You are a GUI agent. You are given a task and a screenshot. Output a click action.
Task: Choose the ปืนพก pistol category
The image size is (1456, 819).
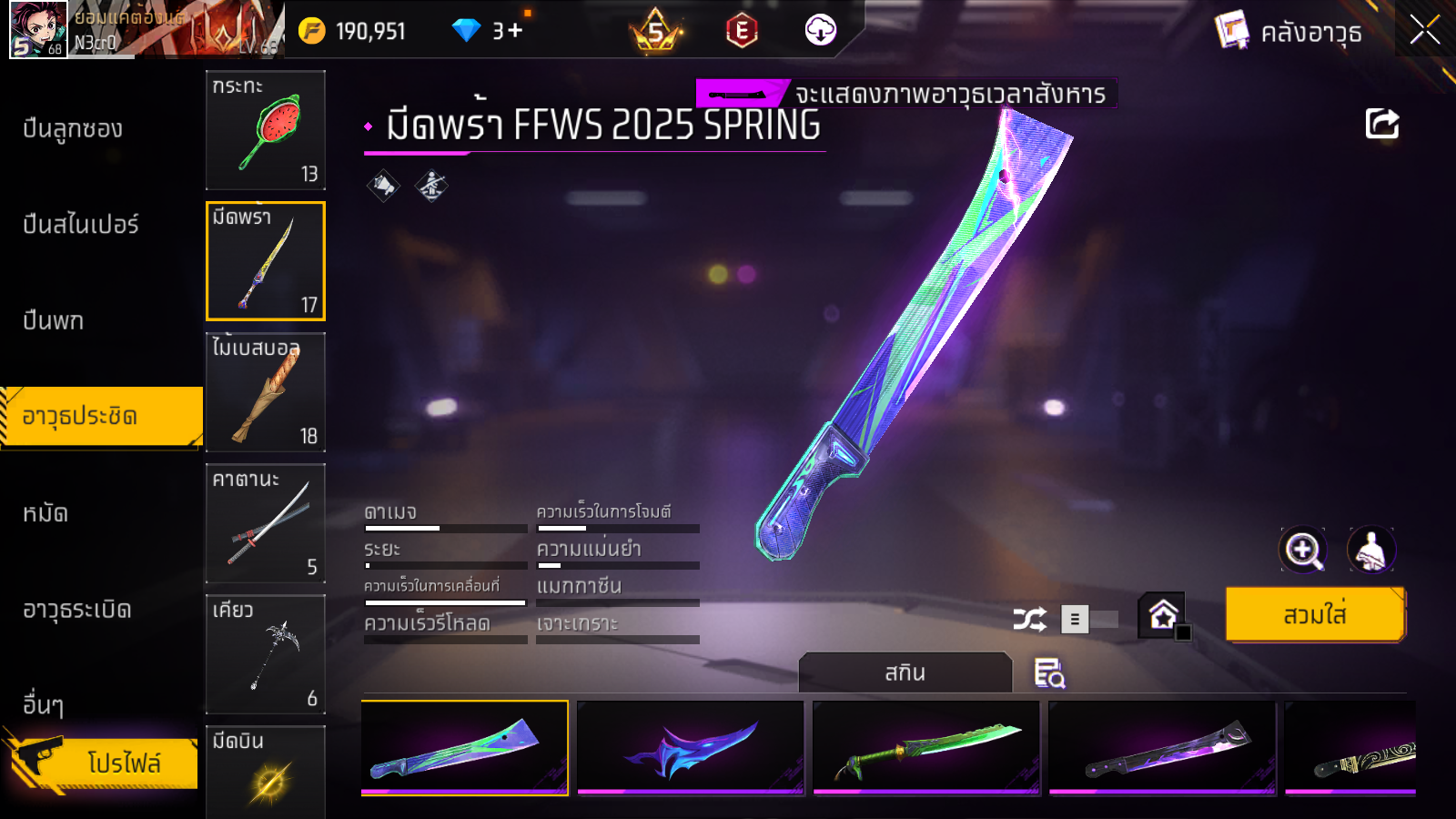[x=54, y=321]
